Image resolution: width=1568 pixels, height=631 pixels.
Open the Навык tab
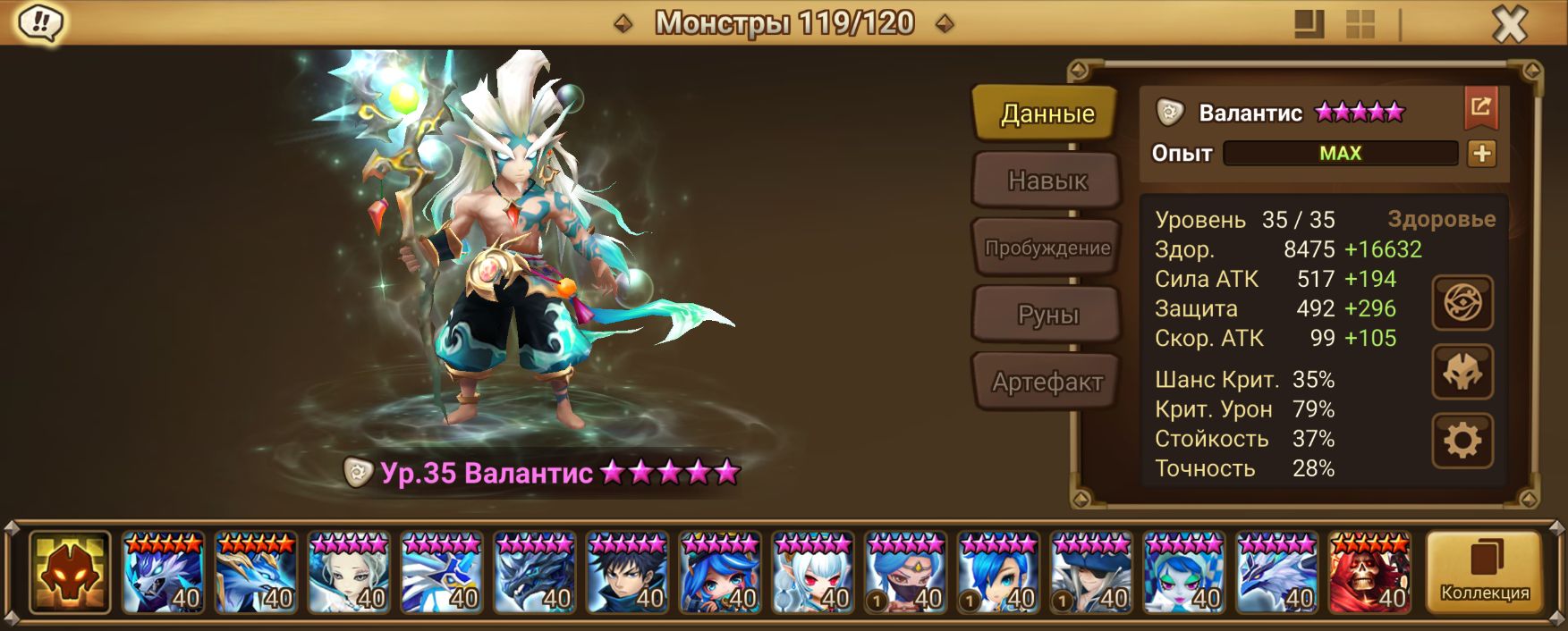coord(1047,181)
